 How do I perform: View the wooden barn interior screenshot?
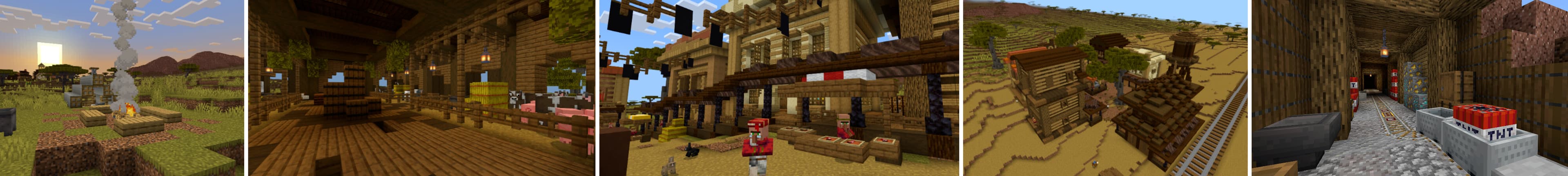(421, 88)
